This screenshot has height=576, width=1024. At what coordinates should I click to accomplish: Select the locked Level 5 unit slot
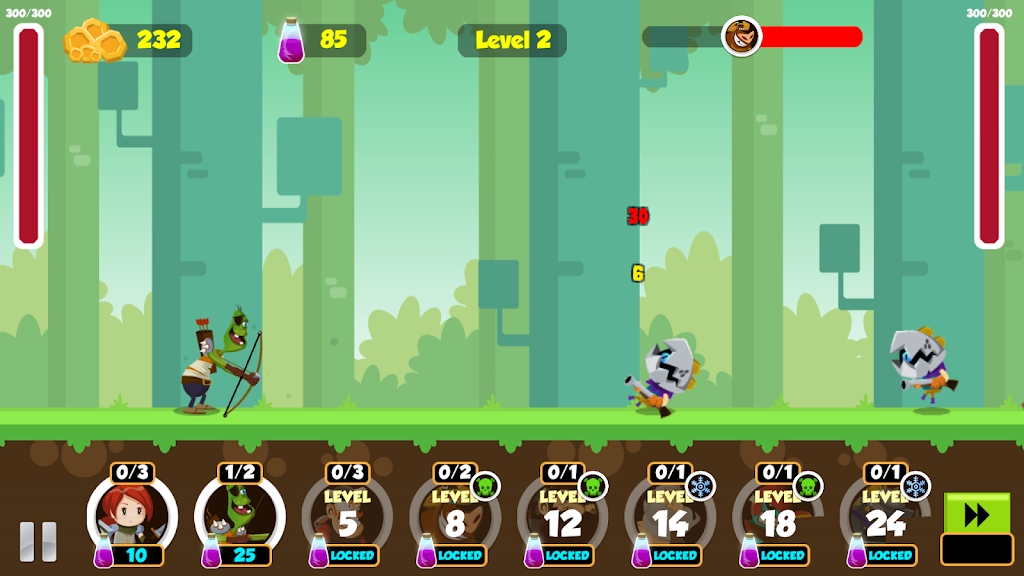tap(347, 516)
